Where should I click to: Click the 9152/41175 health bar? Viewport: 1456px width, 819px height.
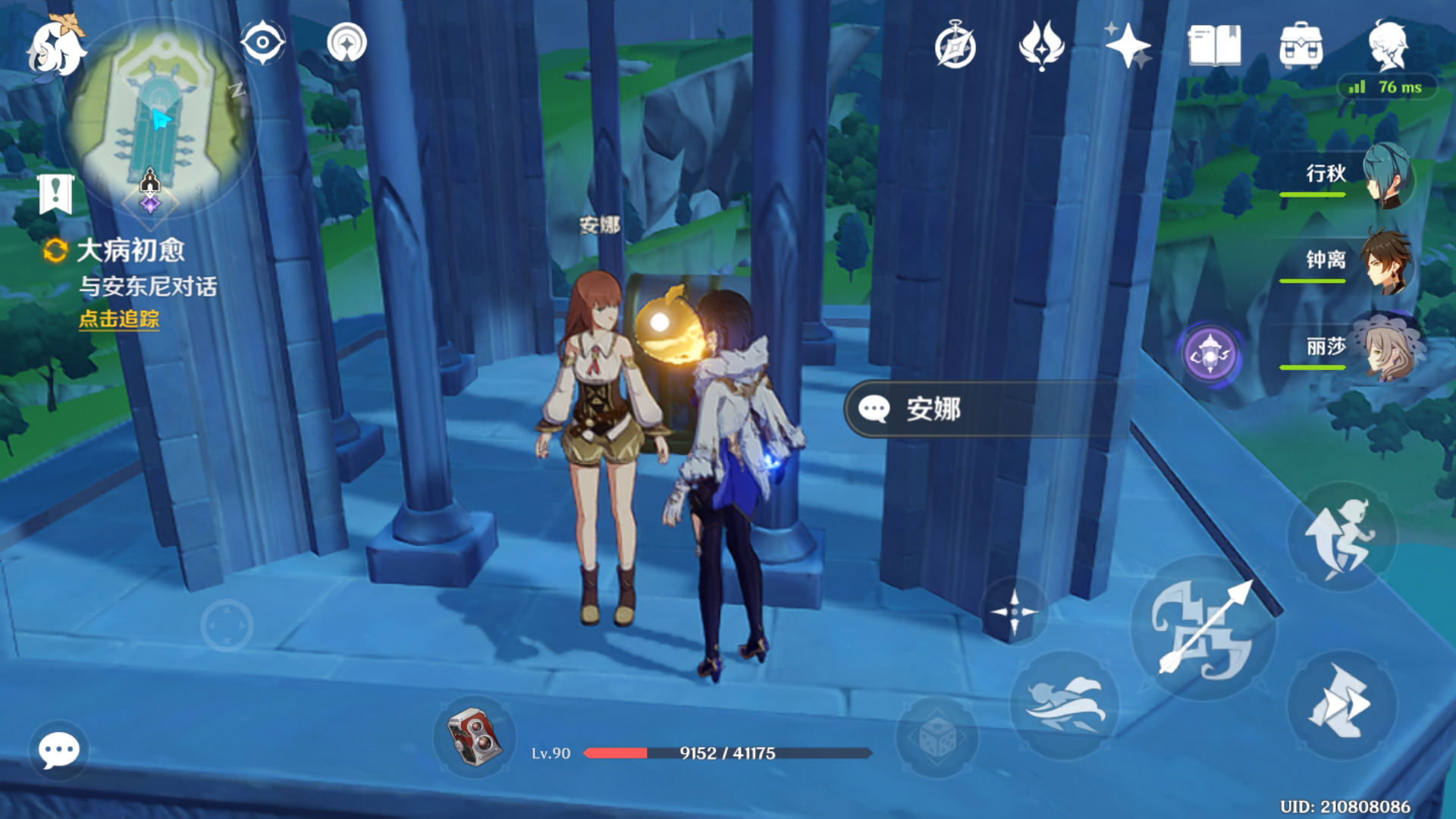728,753
